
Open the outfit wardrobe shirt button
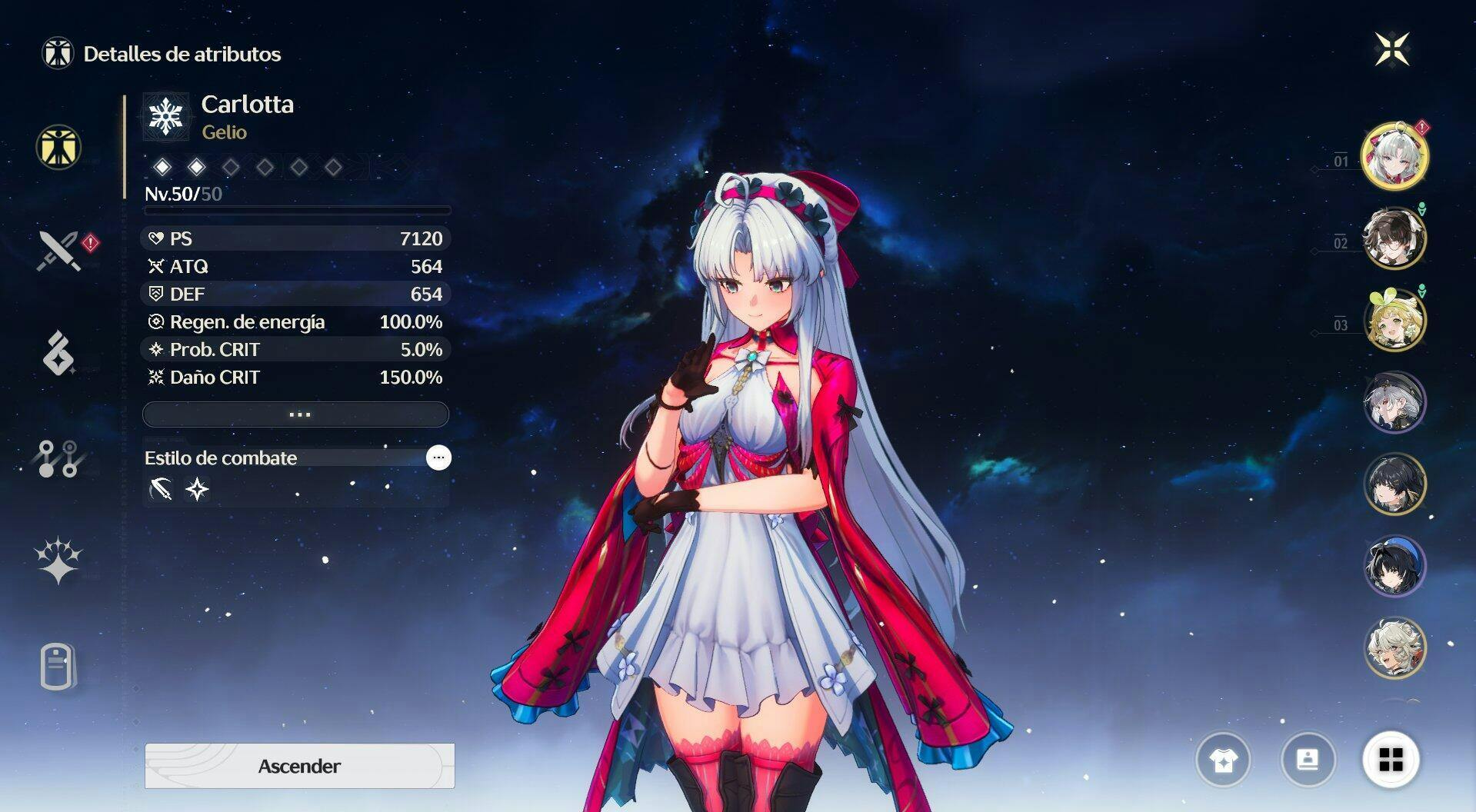[1223, 760]
